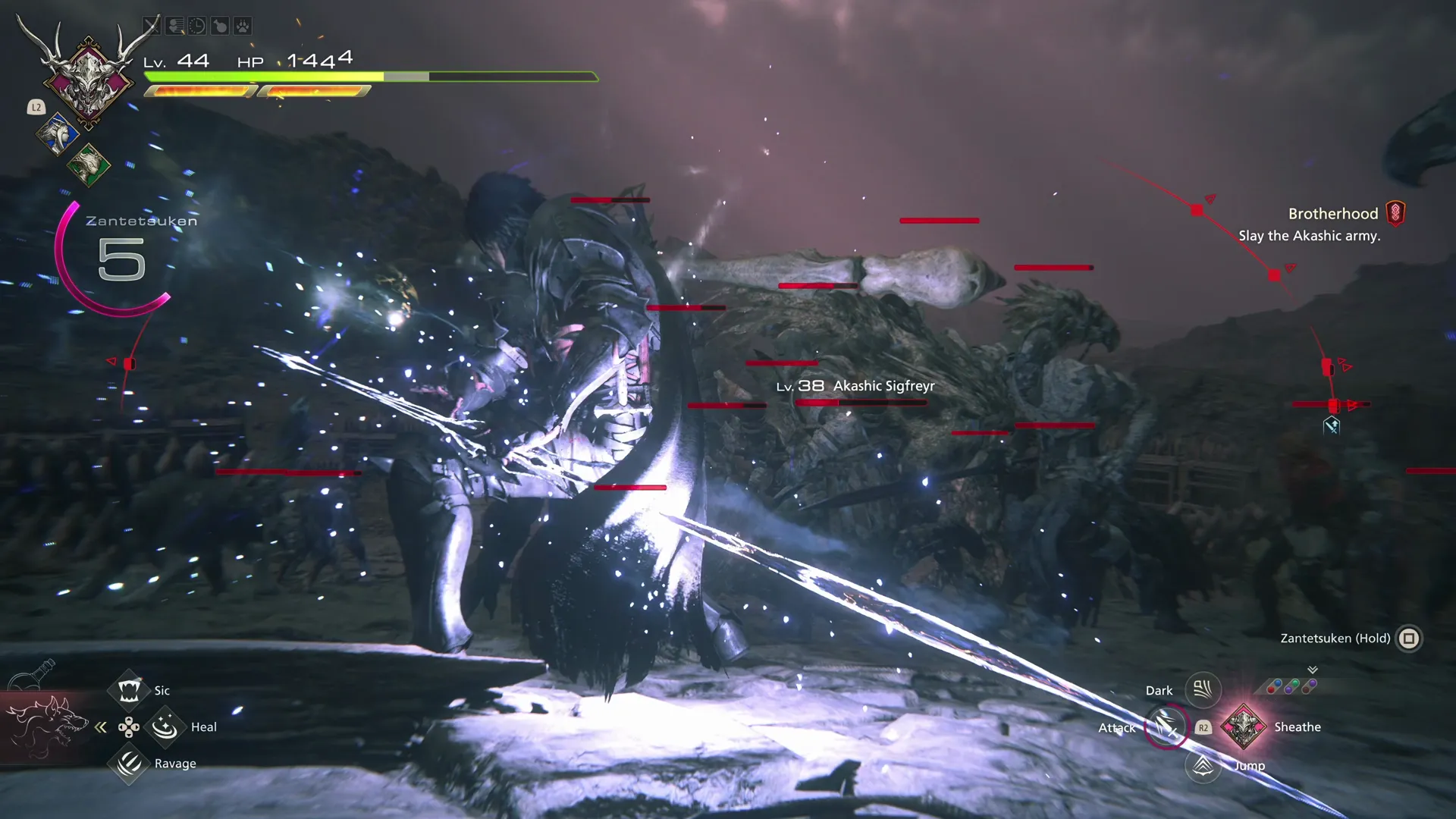Open the clock cooldown icon in the toolbar
The width and height of the screenshot is (1456, 819).
[x=196, y=25]
